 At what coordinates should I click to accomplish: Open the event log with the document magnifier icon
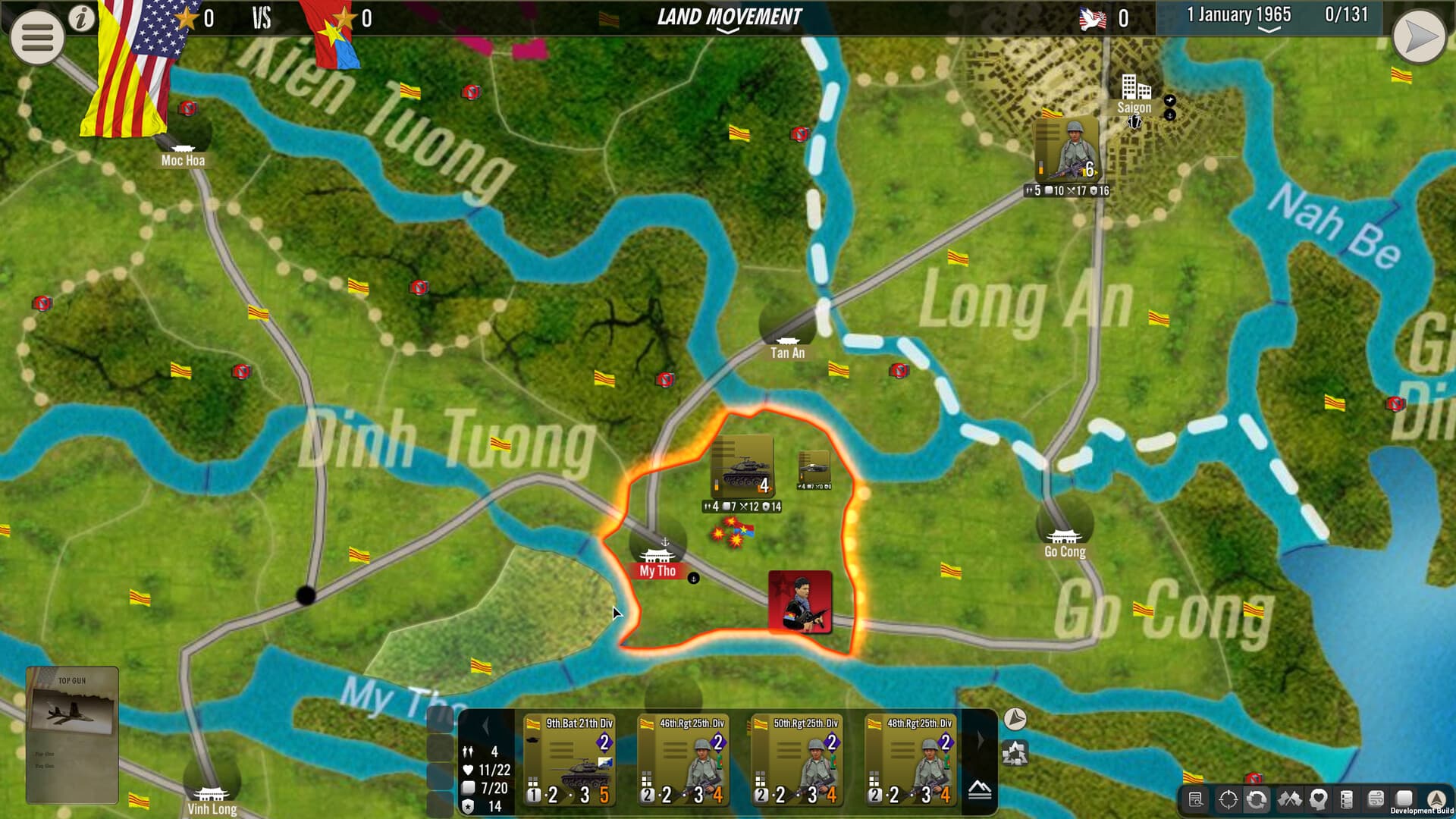pos(1196,800)
